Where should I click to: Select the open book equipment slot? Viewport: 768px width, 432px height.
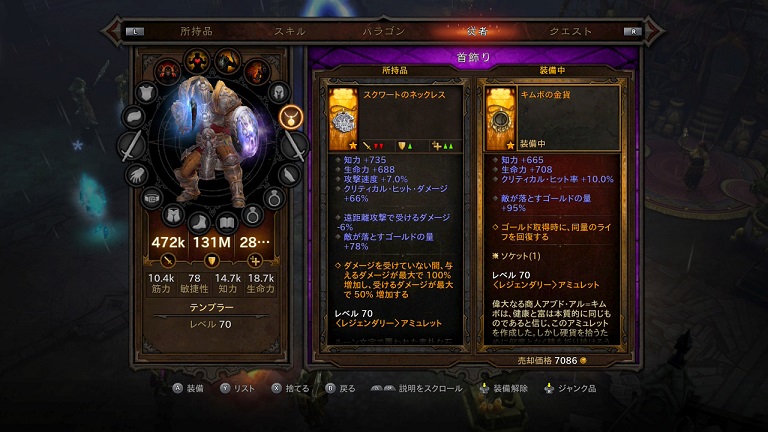228,219
